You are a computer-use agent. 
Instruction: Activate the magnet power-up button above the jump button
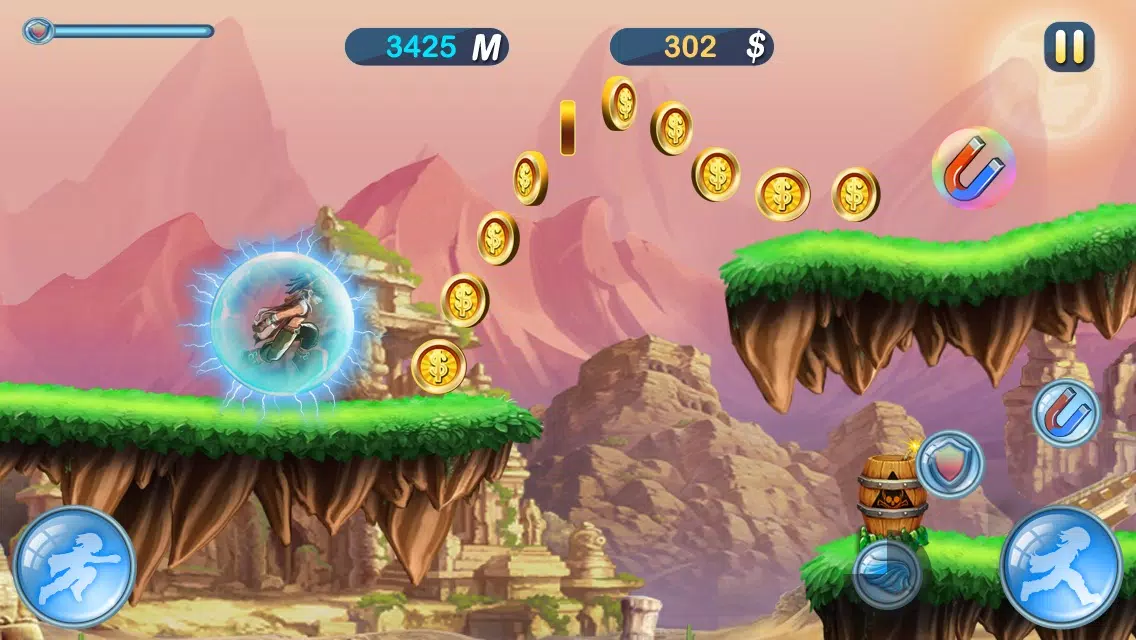coord(1066,412)
